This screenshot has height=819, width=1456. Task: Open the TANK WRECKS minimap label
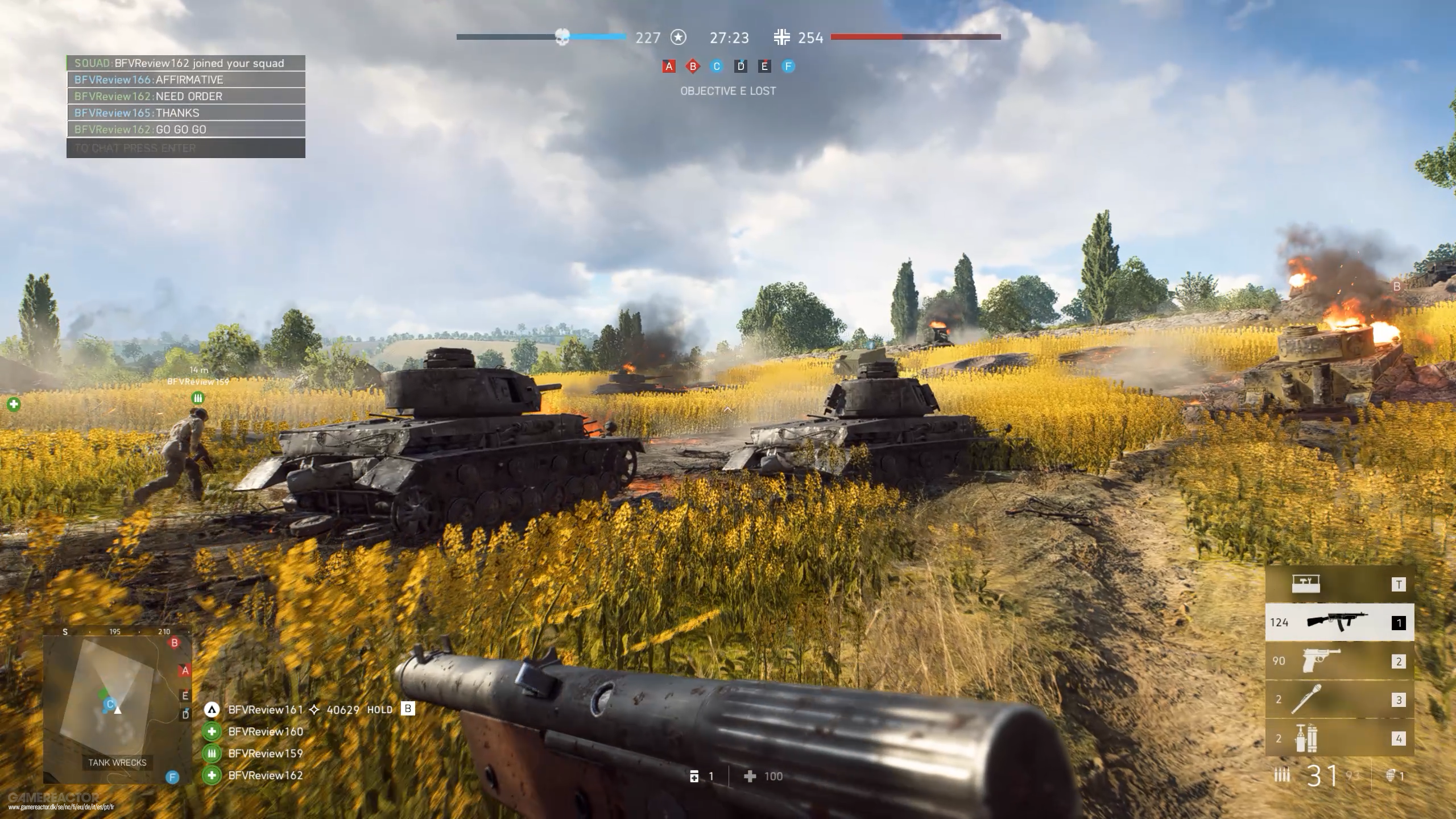point(117,763)
